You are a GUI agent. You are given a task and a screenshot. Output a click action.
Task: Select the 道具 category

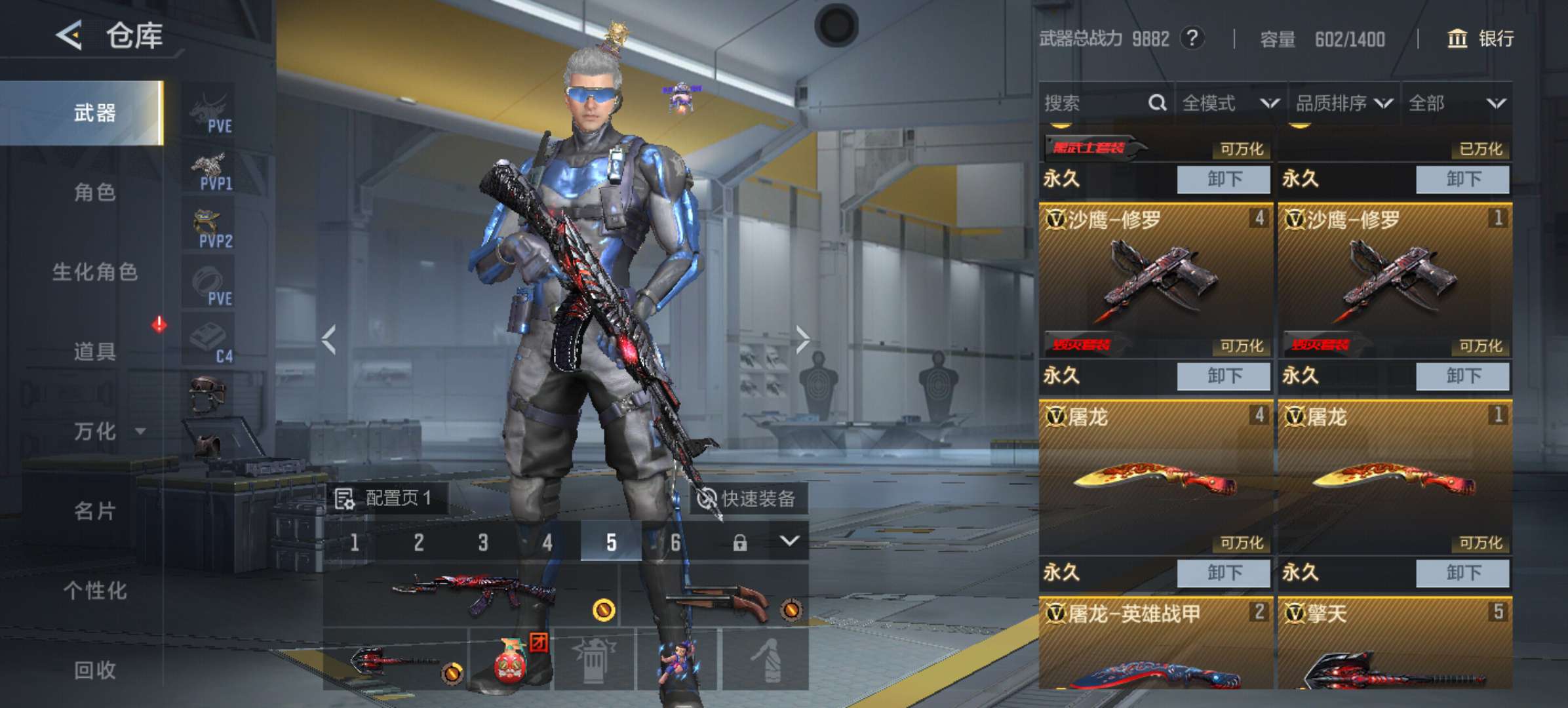coord(95,351)
